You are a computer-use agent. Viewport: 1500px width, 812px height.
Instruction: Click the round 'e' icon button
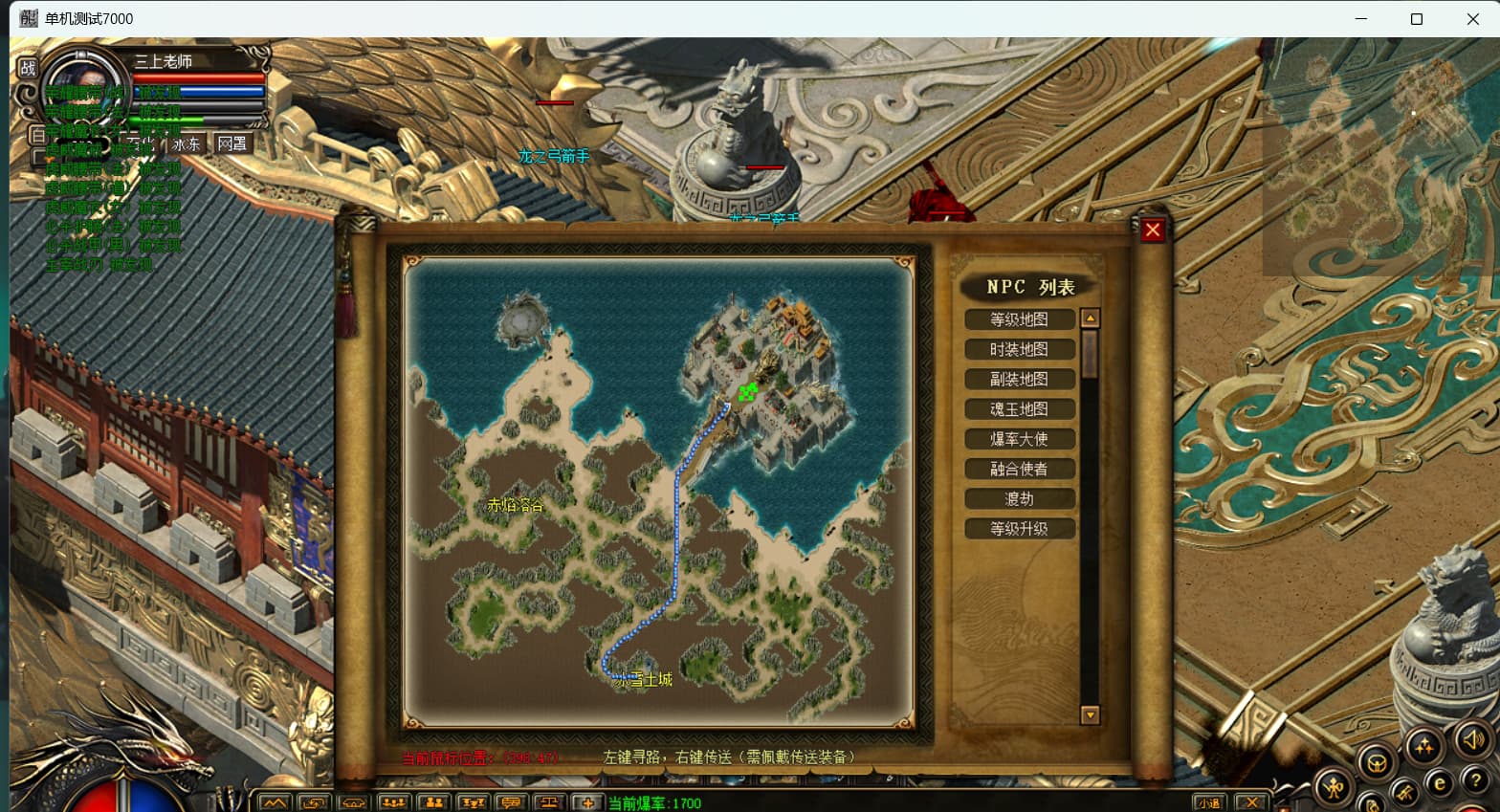coord(1439,783)
